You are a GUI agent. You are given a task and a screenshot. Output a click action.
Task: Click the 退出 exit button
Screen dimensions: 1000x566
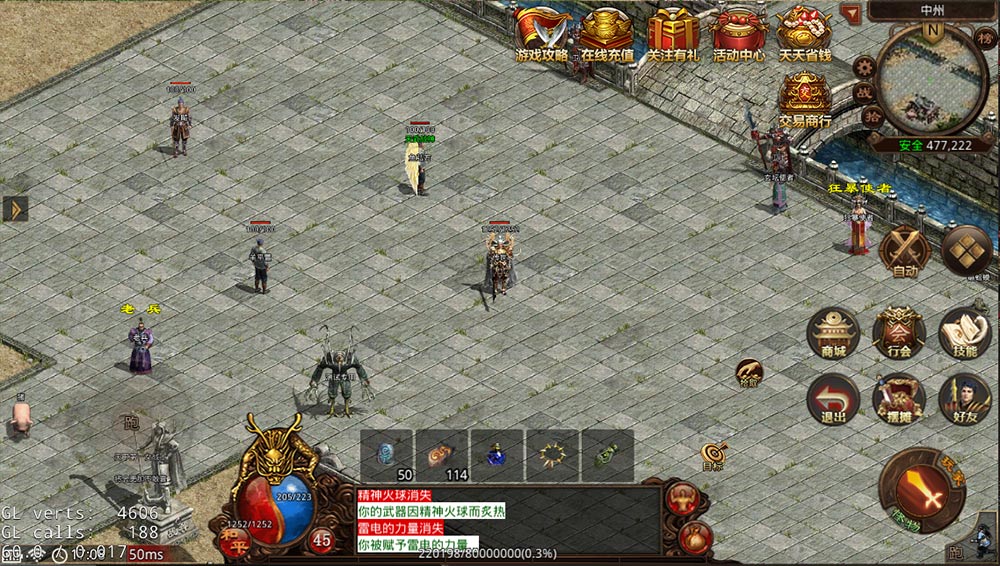click(x=833, y=399)
